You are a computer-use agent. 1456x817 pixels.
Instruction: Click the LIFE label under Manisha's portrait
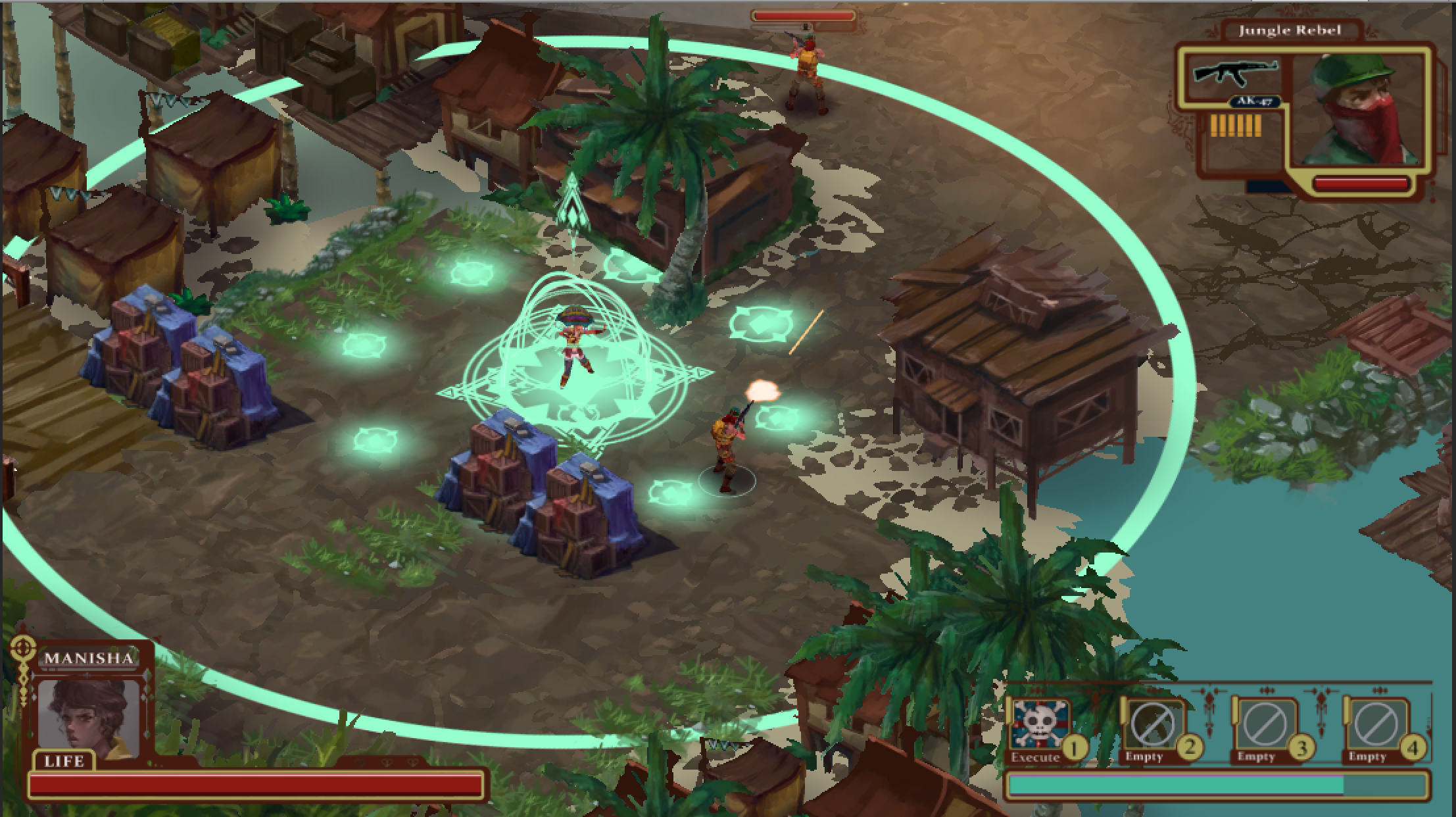click(x=66, y=762)
